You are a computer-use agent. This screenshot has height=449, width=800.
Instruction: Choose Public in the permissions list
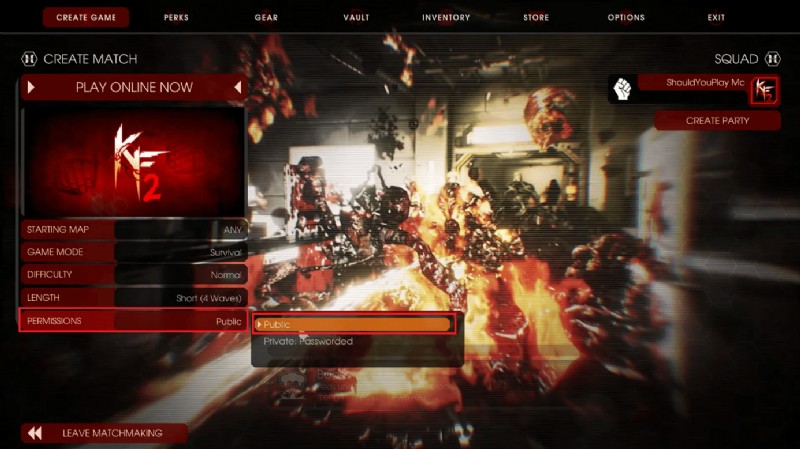(x=354, y=324)
